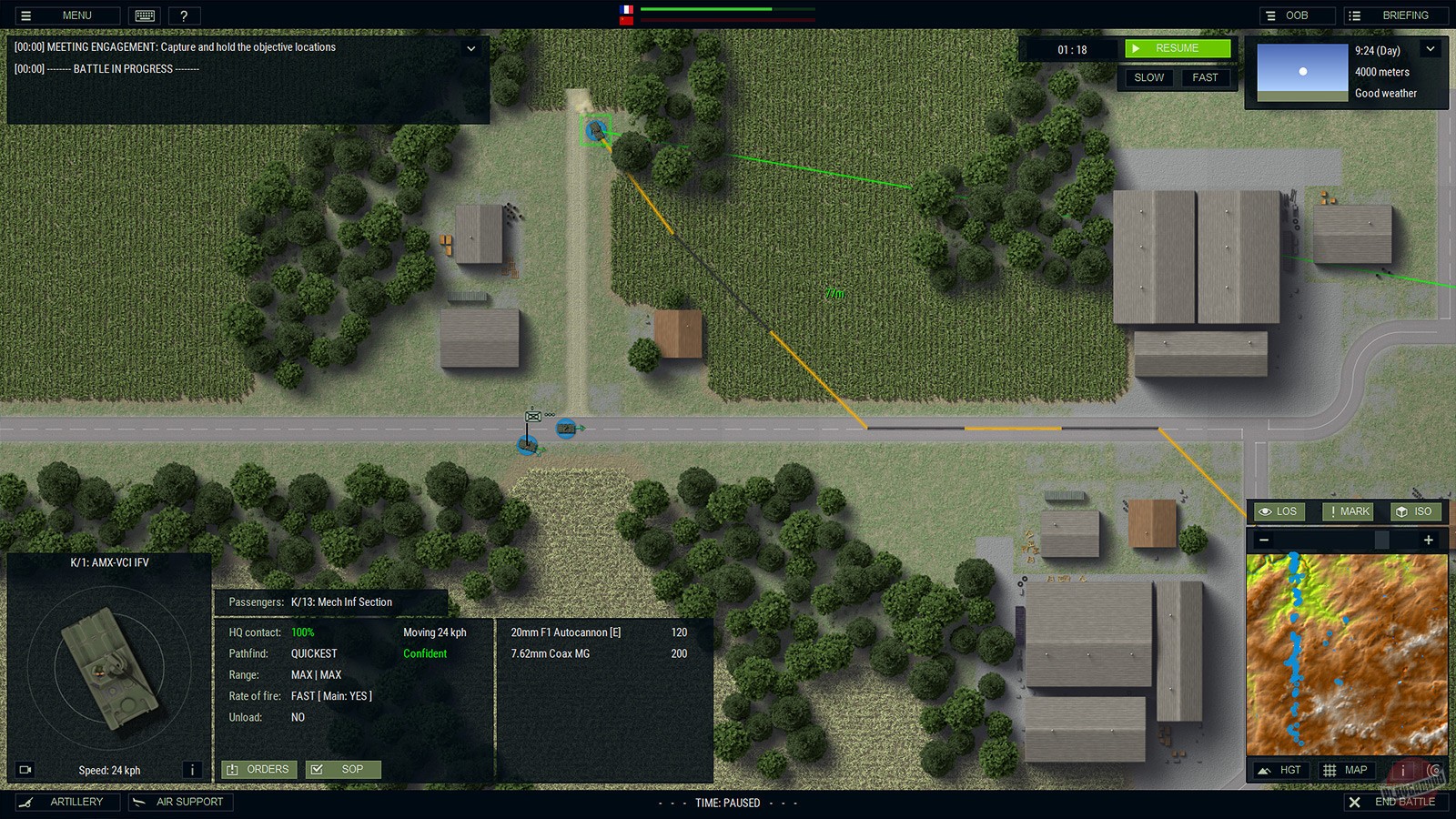Open the MENU
Image resolution: width=1456 pixels, height=819 pixels.
[x=66, y=15]
